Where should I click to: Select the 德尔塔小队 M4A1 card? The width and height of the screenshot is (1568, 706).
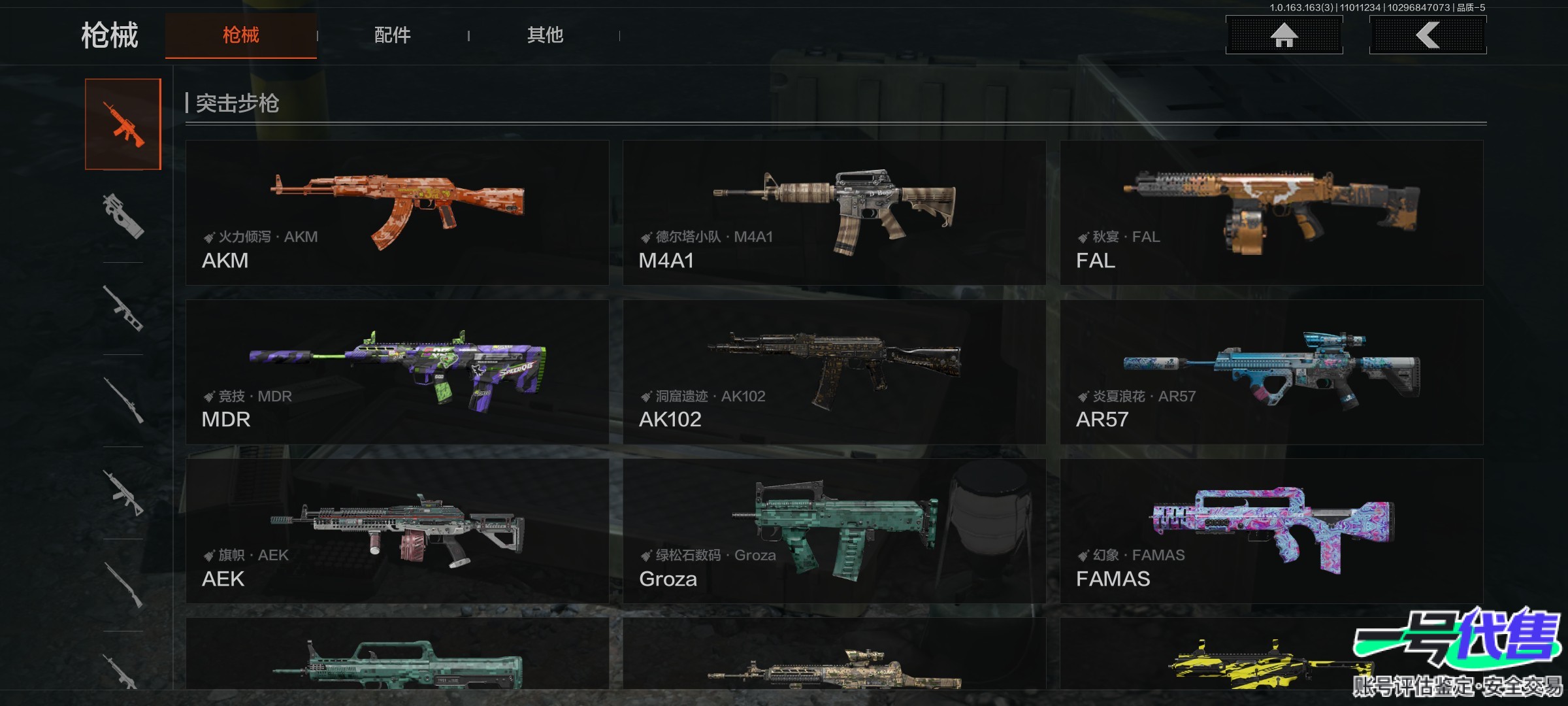click(834, 212)
